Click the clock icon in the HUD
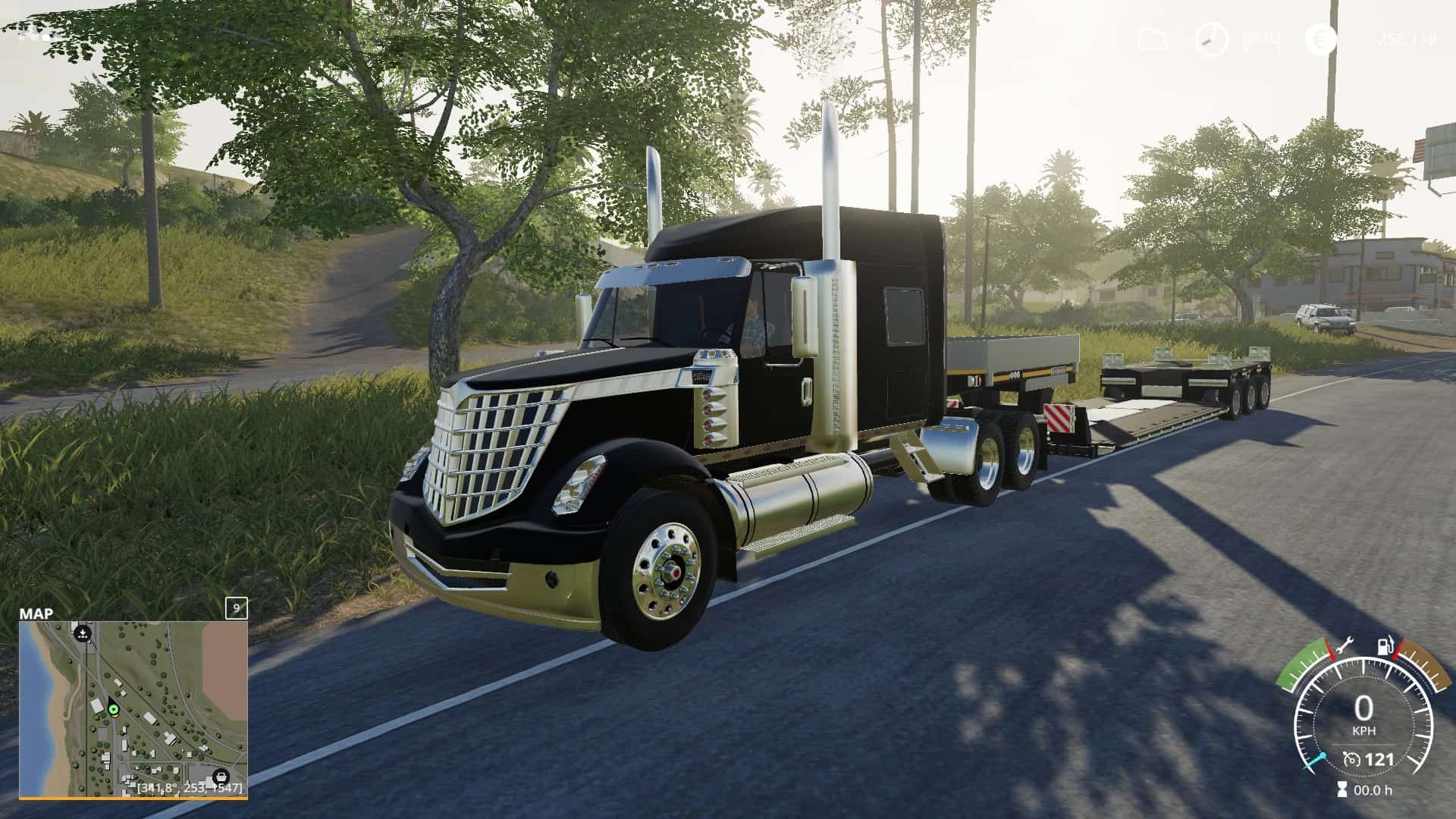1456x819 pixels. click(x=1211, y=39)
